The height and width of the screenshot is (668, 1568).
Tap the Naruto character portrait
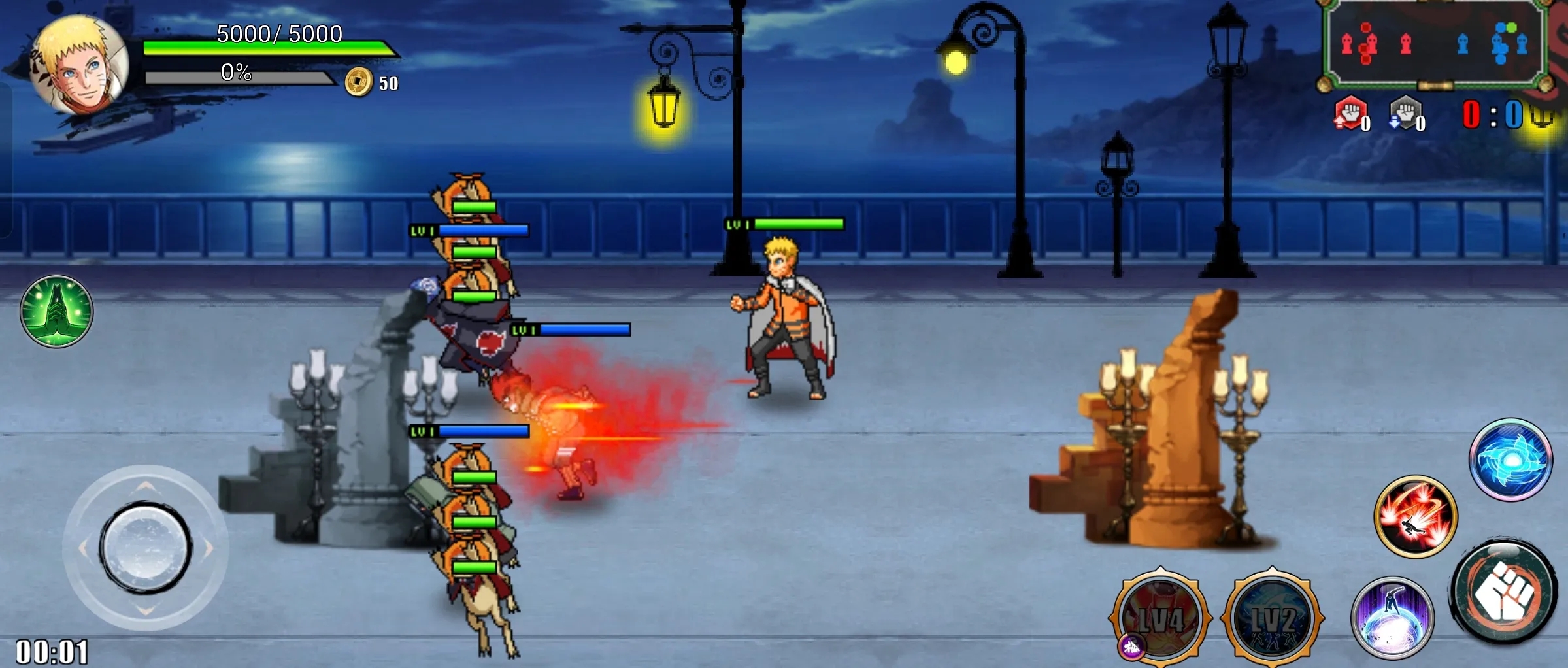pyautogui.click(x=80, y=65)
